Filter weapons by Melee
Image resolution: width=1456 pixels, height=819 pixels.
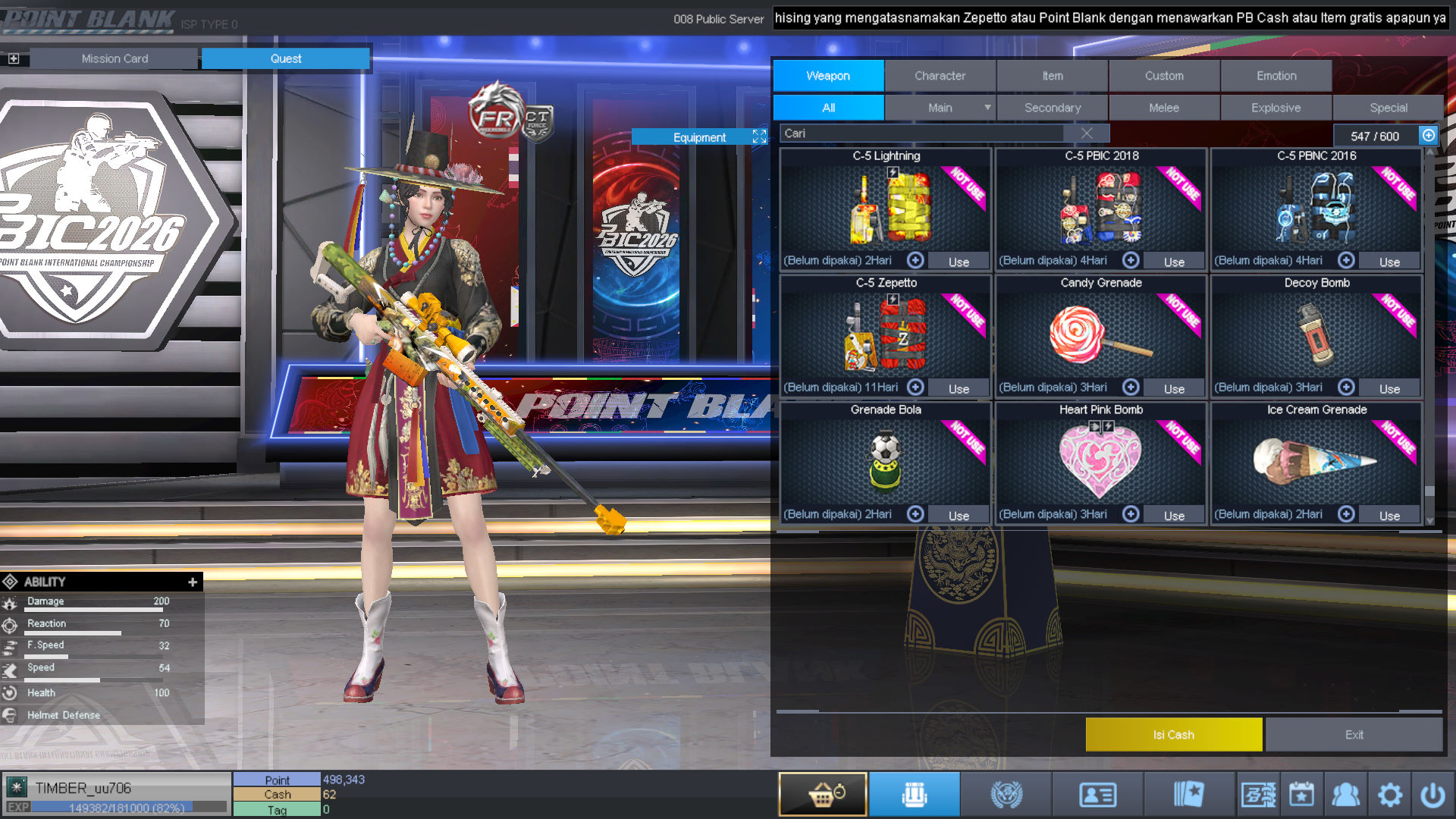coord(1164,108)
